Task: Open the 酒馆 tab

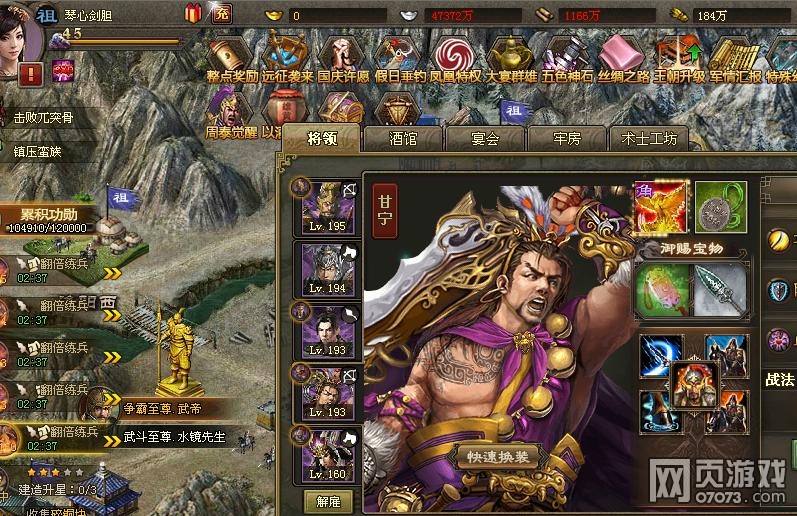Action: (403, 139)
